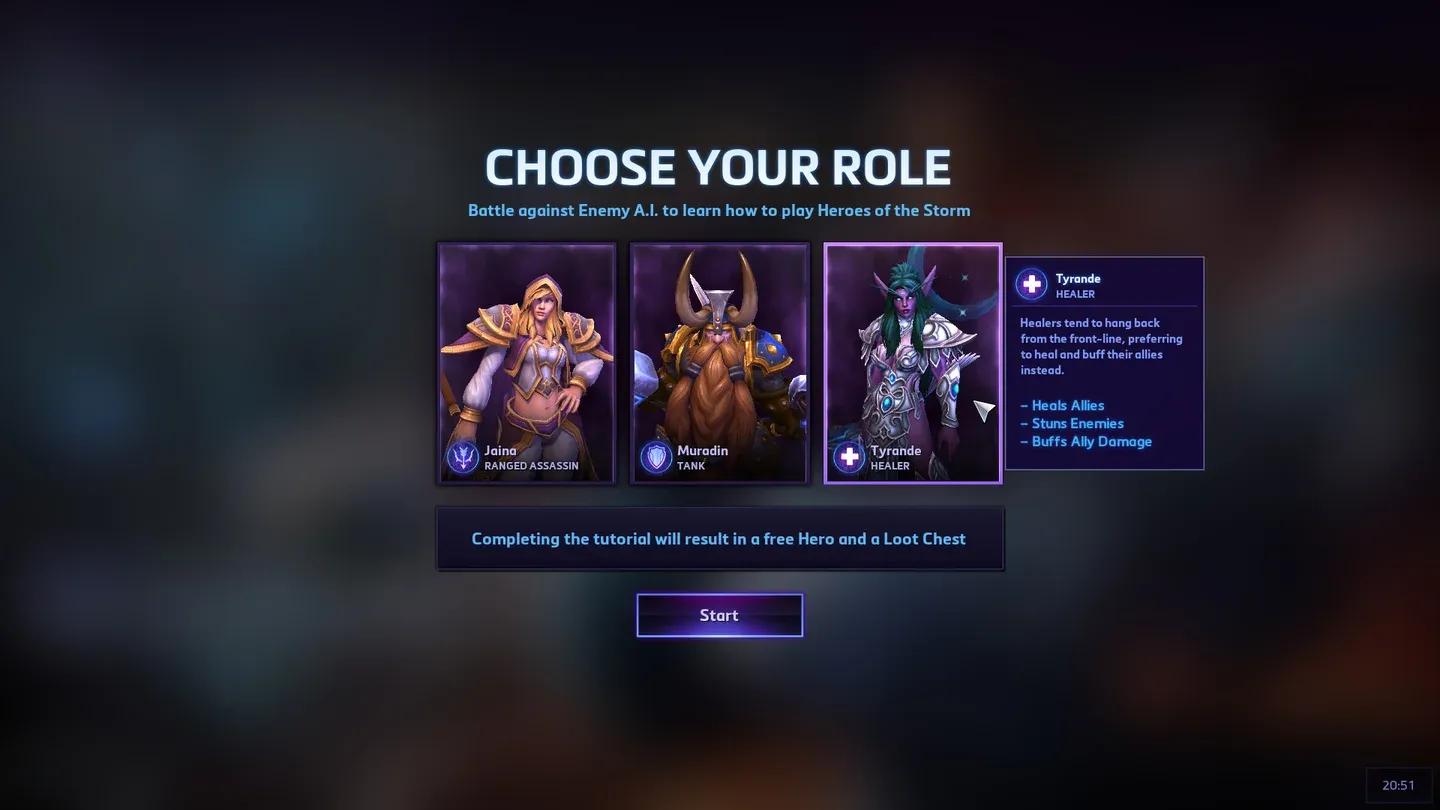Click the Battle against Enemy A.I. subtitle text
This screenshot has height=810, width=1440.
click(719, 210)
